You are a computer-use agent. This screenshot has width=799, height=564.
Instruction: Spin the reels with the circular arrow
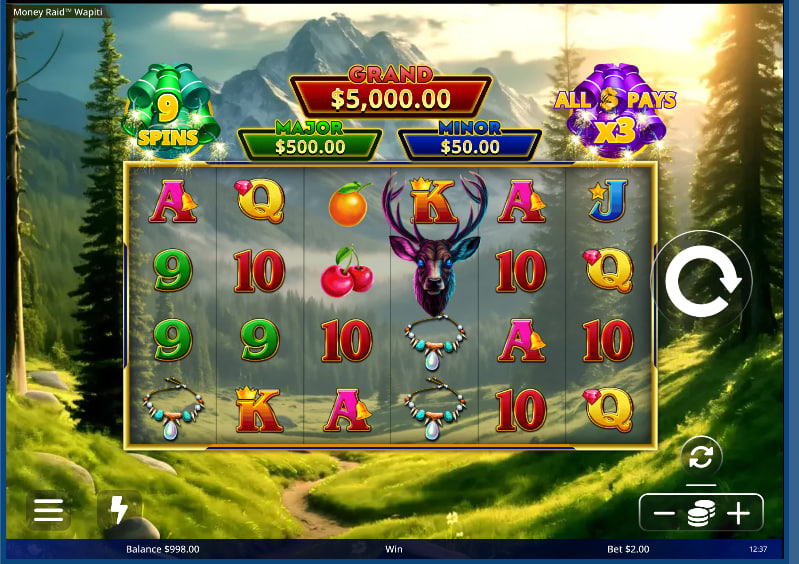click(x=703, y=282)
